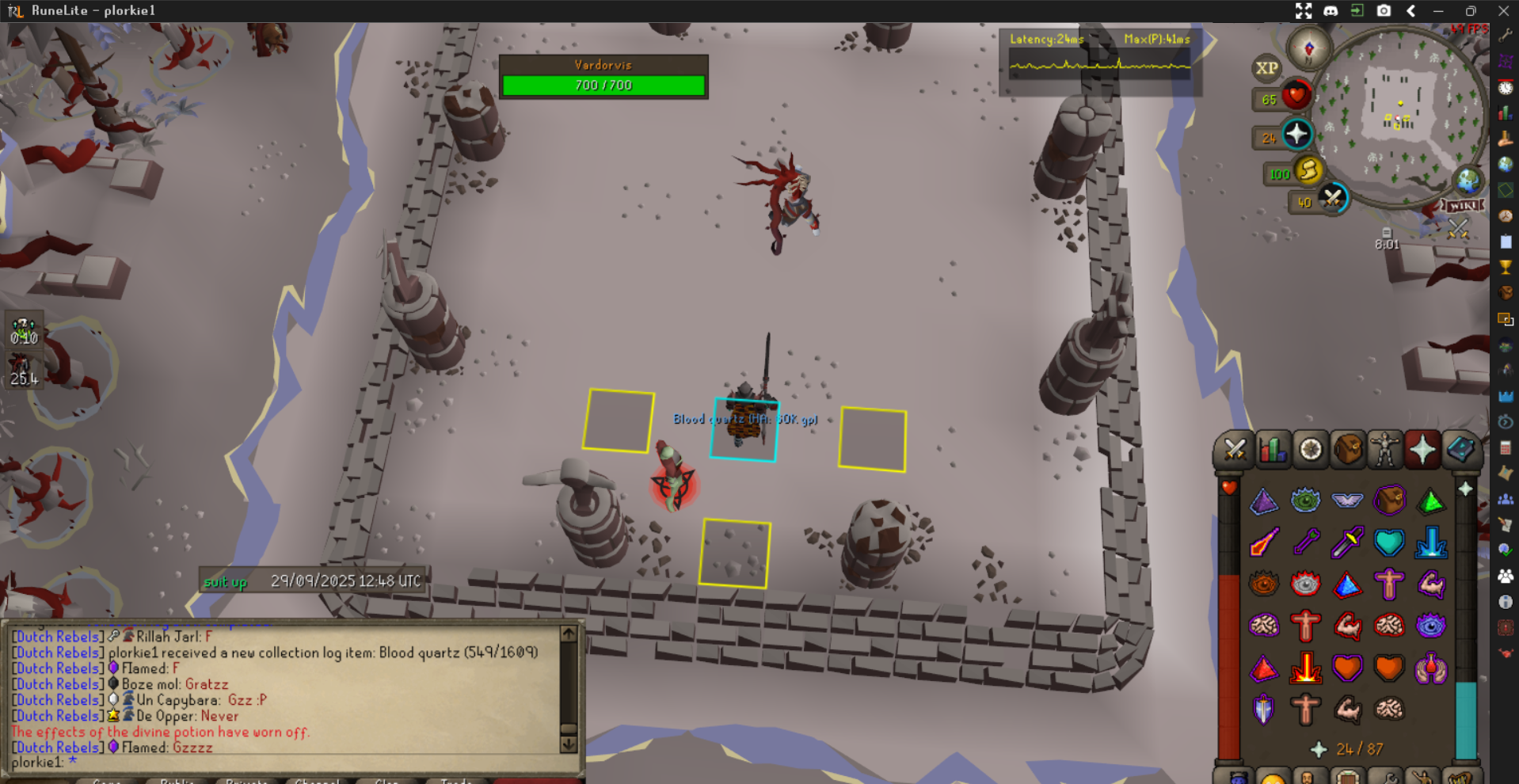Switch to the Worn Equipment tab

[x=1385, y=450]
